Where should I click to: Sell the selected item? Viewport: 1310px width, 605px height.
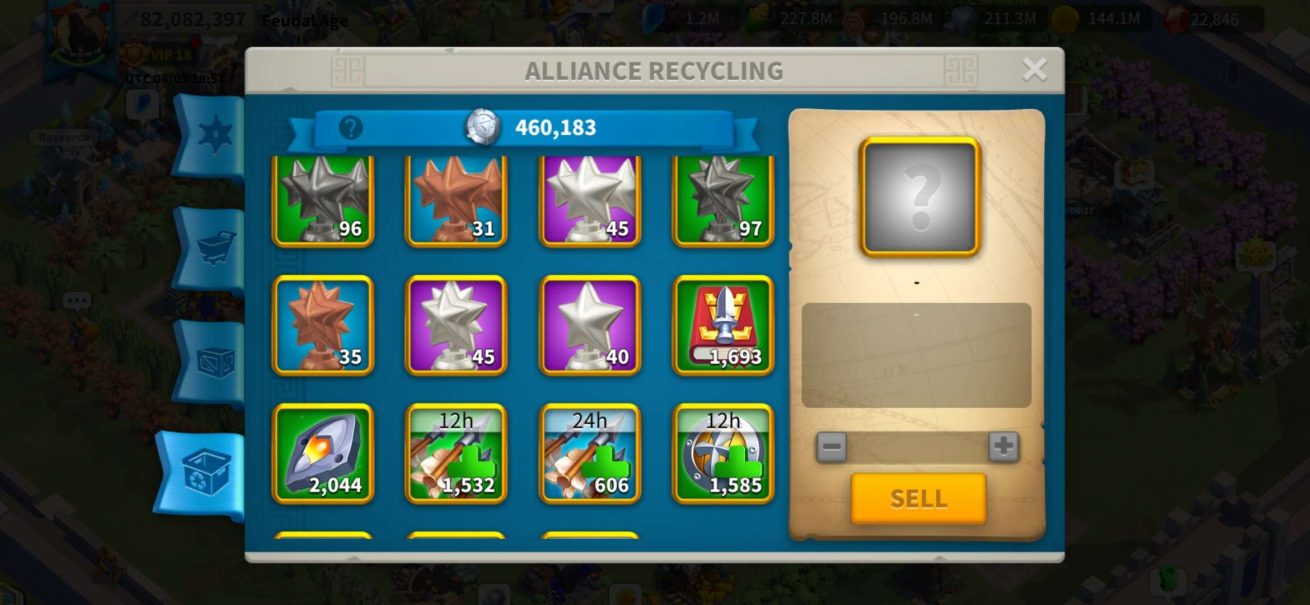pos(918,498)
